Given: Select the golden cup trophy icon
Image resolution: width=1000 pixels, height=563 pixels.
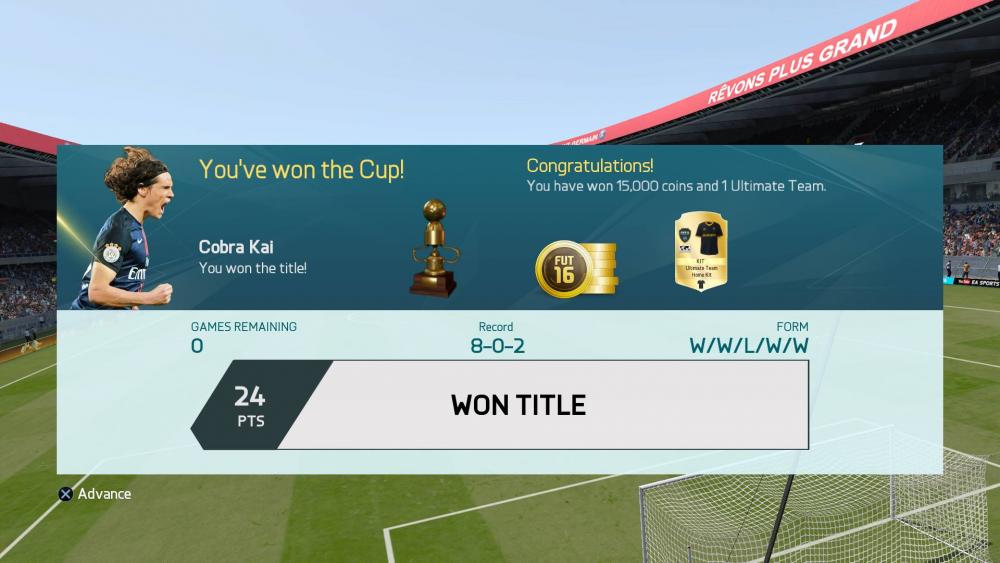Looking at the screenshot, I should [433, 249].
